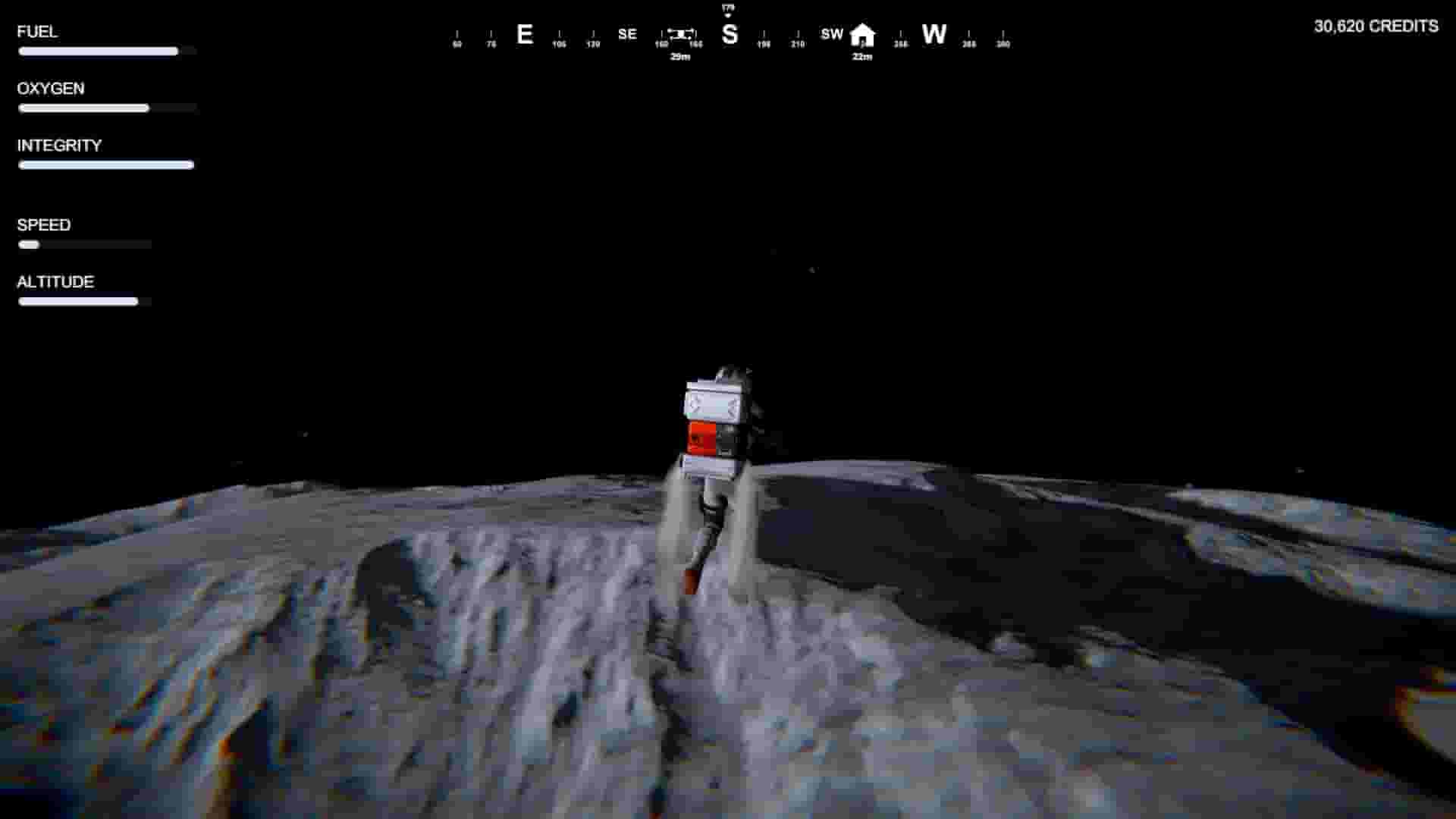Click the red cargo container on the spacecraft

702,438
